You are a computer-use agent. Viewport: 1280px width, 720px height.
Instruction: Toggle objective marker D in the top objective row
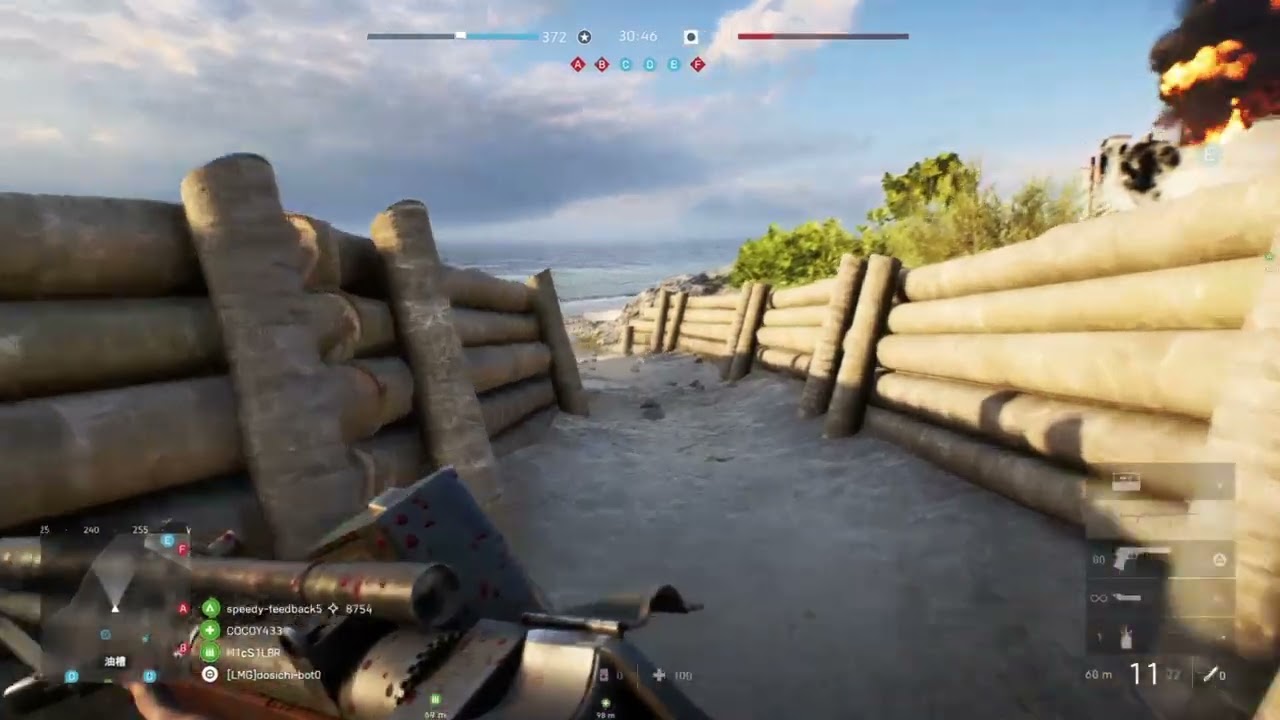click(649, 63)
